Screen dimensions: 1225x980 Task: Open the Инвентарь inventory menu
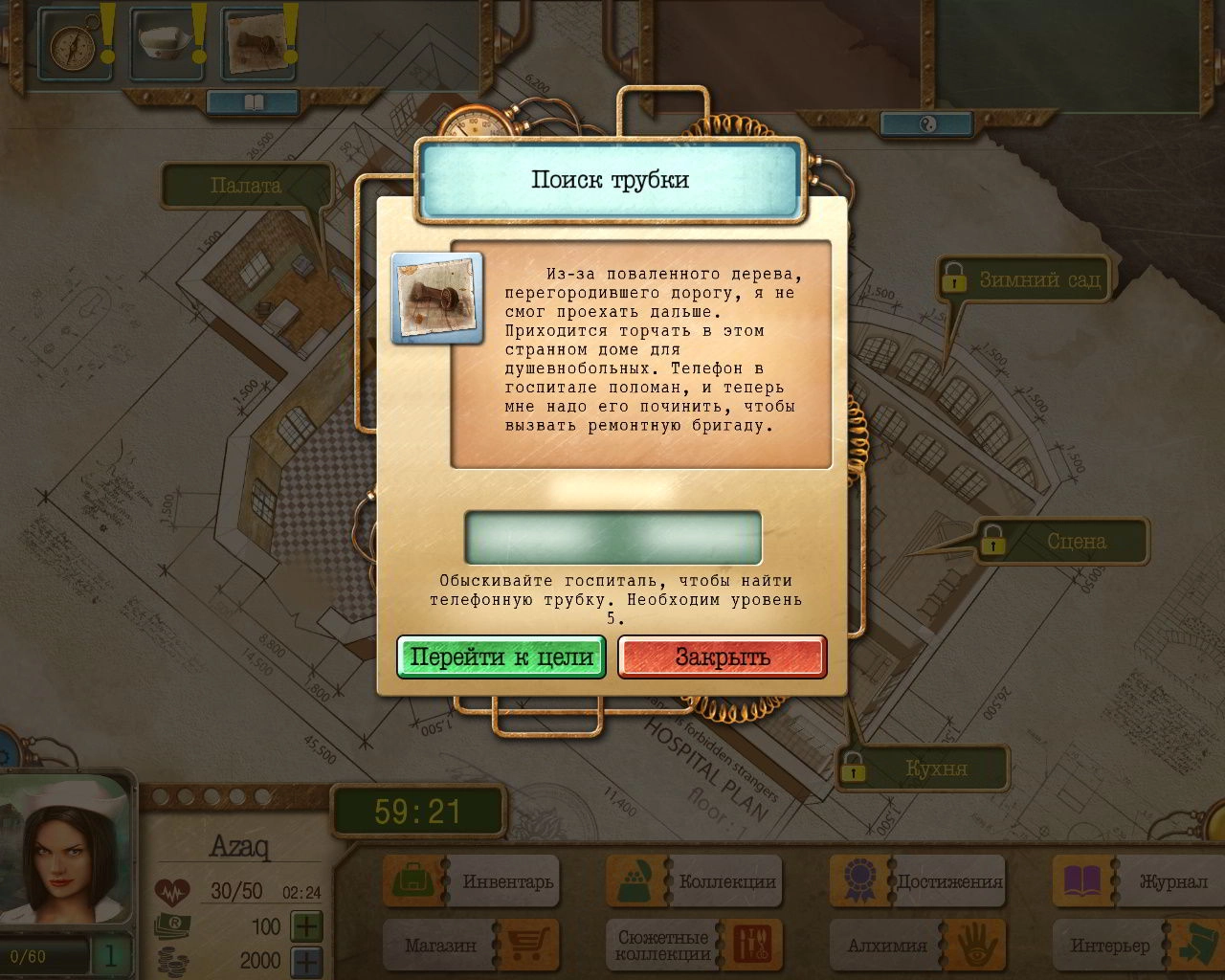pos(471,881)
